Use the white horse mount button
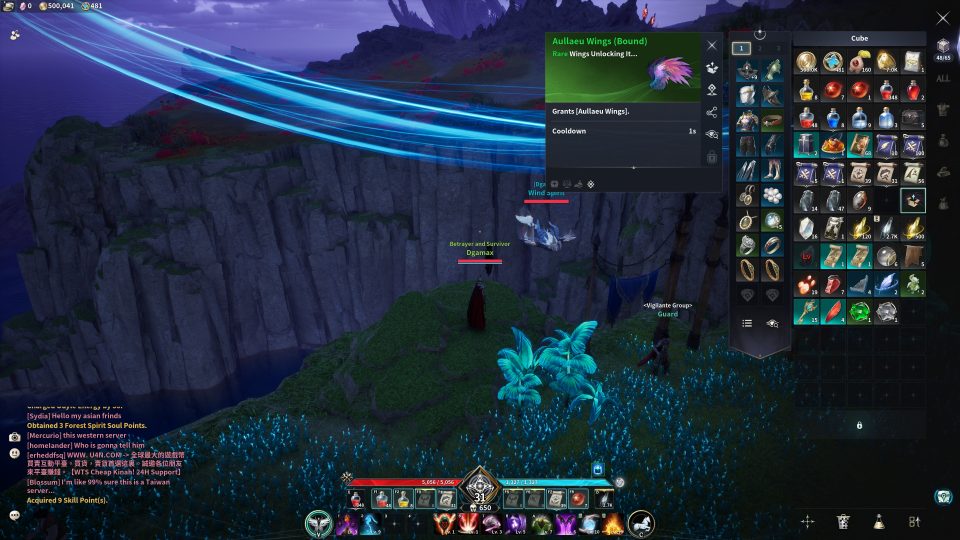 [x=641, y=523]
